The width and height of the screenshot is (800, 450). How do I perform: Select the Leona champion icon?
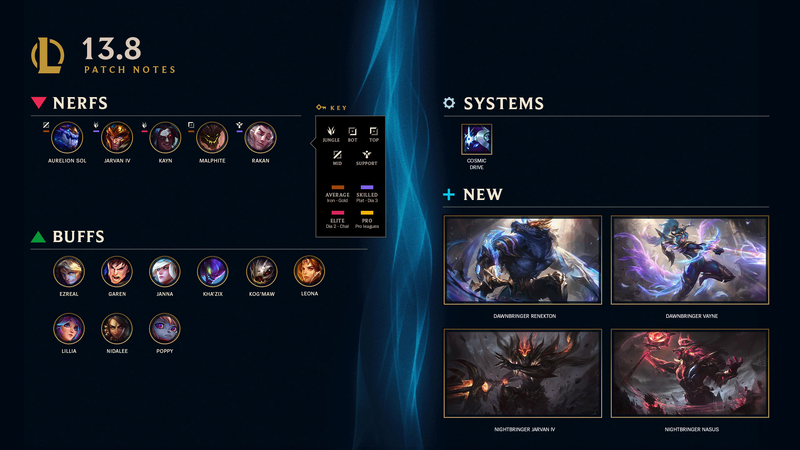pyautogui.click(x=309, y=271)
